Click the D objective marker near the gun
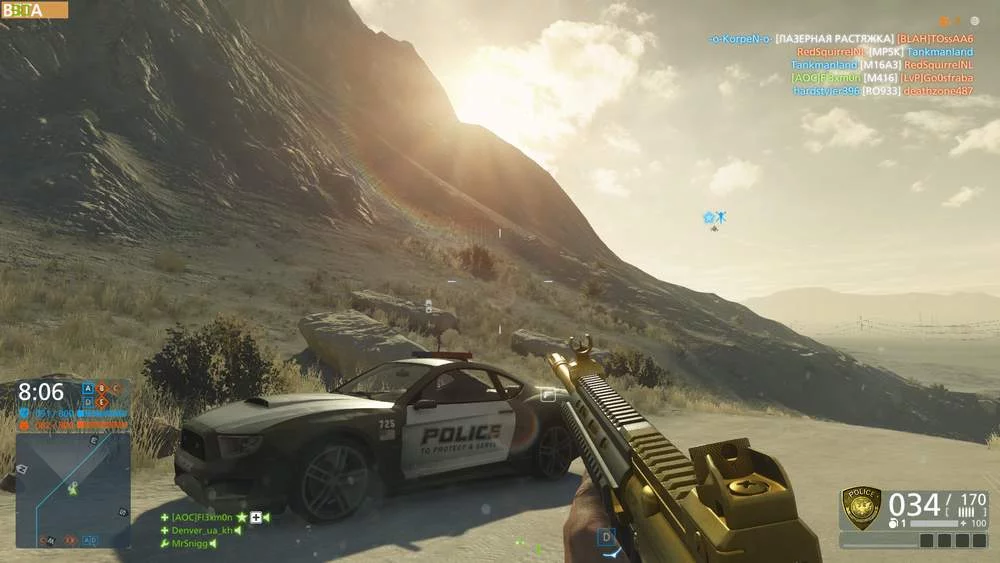 (605, 538)
